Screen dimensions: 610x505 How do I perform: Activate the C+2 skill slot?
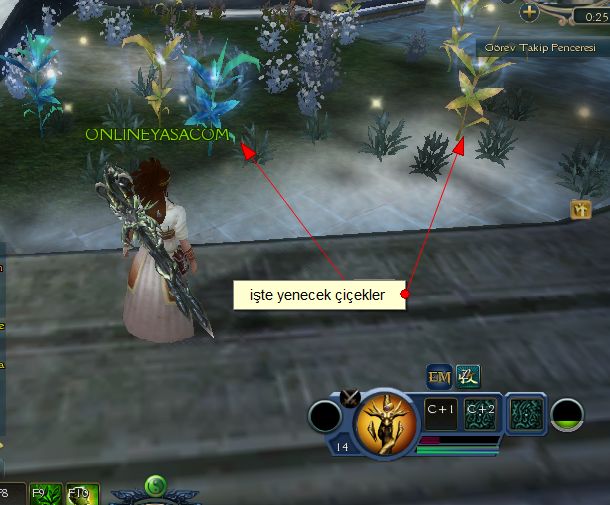click(480, 411)
